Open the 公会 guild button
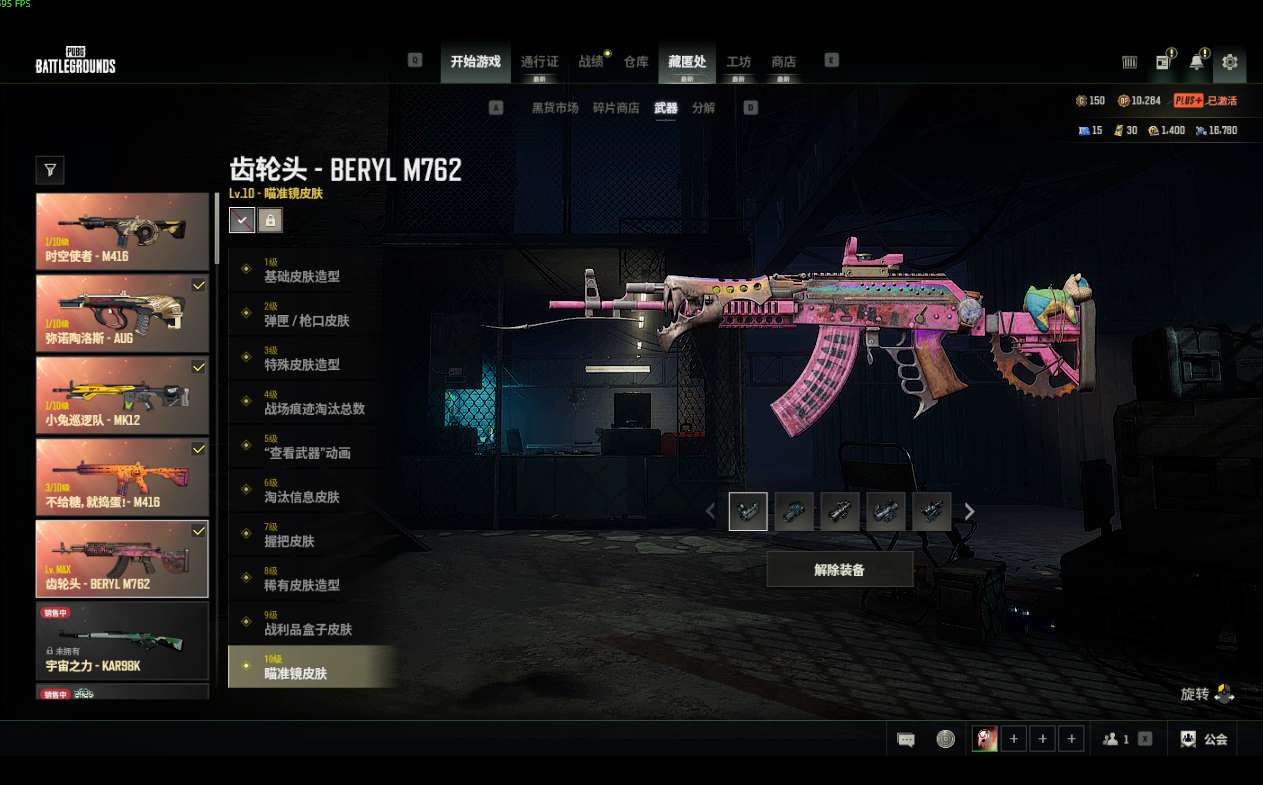The width and height of the screenshot is (1263, 785). pos(1205,739)
